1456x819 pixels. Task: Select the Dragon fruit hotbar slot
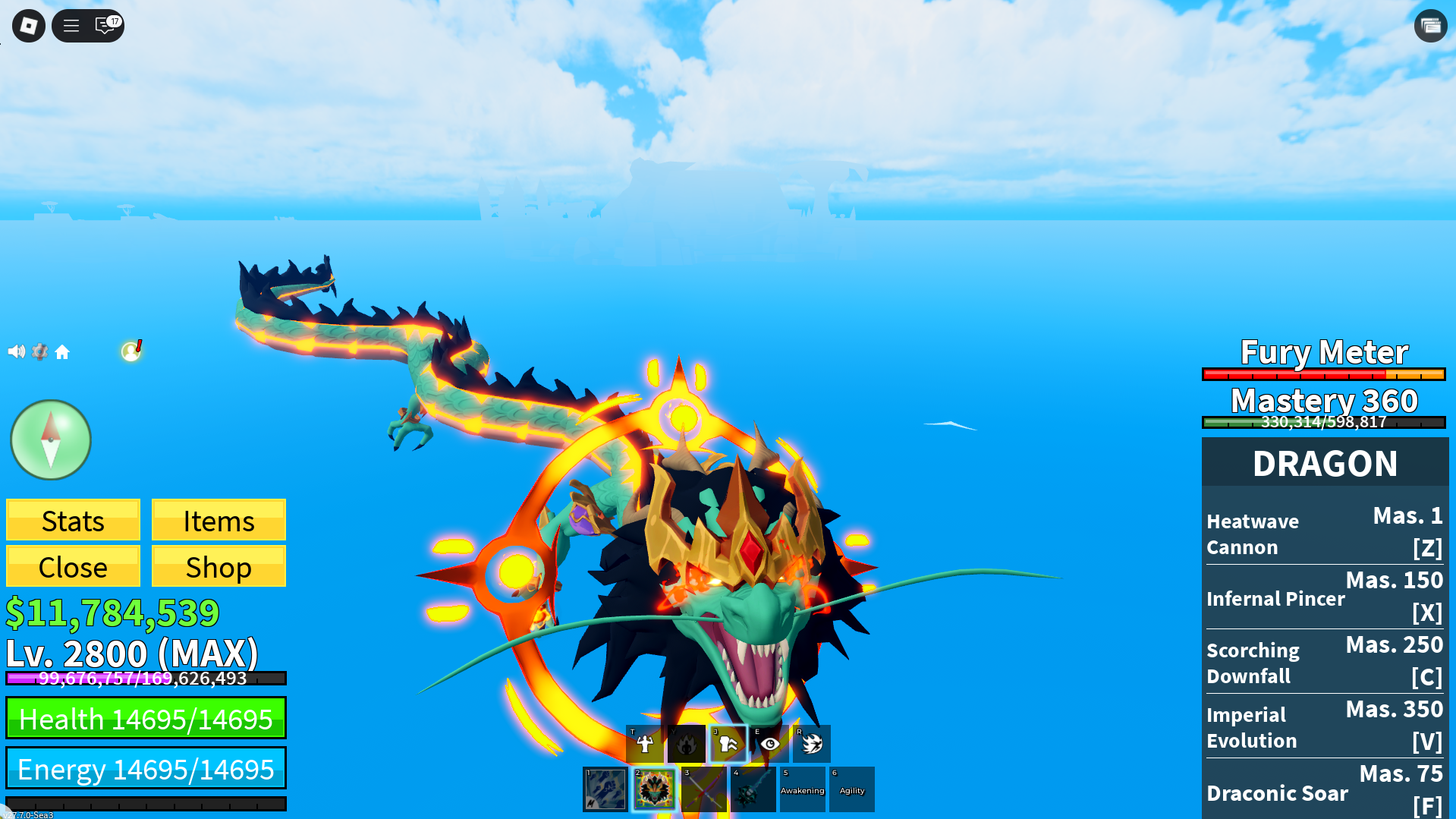pyautogui.click(x=654, y=789)
